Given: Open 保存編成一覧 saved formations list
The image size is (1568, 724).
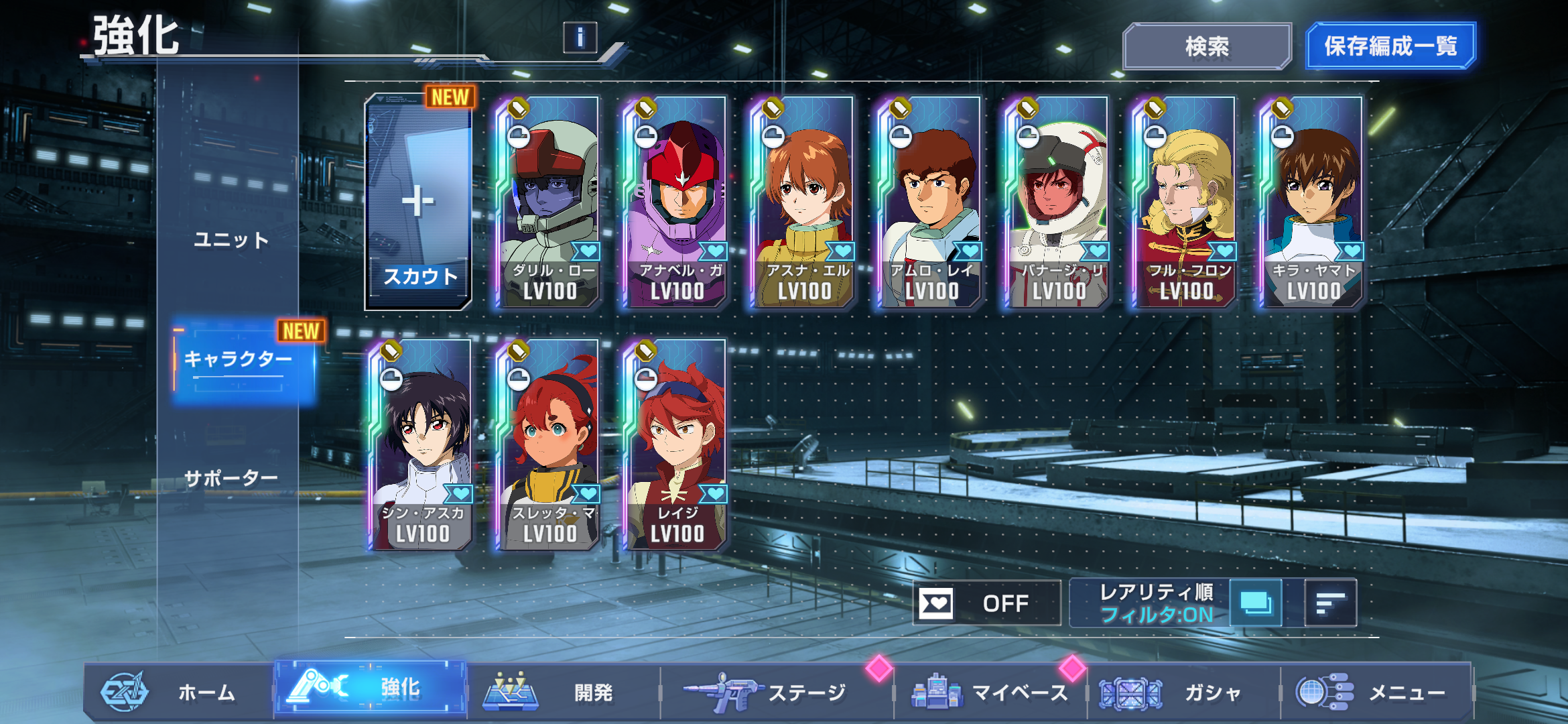Looking at the screenshot, I should [1390, 46].
